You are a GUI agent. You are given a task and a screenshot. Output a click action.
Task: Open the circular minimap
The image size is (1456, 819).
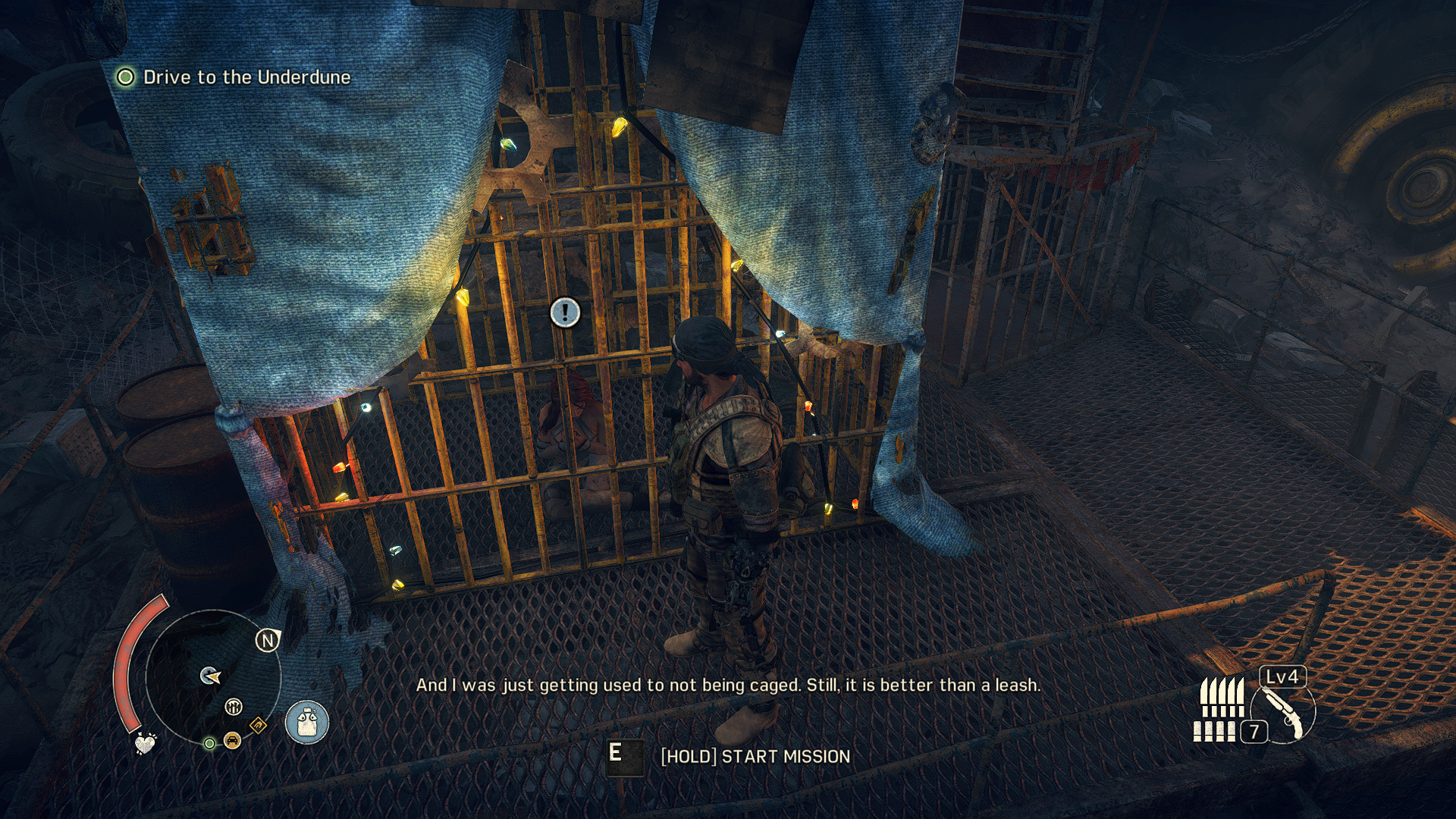tap(212, 677)
